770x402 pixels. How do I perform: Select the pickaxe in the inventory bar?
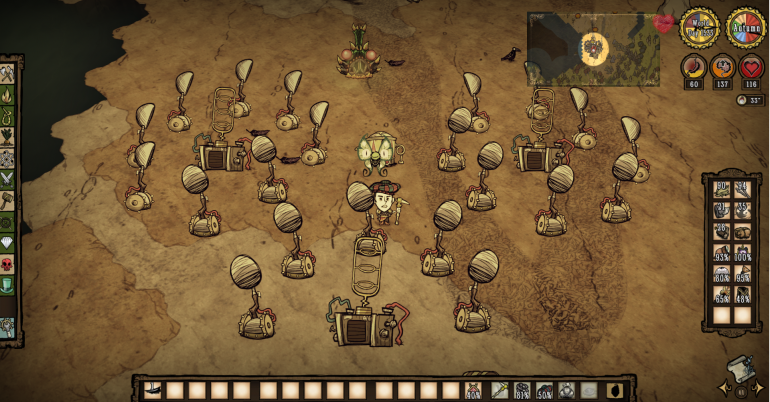pyautogui.click(x=497, y=390)
